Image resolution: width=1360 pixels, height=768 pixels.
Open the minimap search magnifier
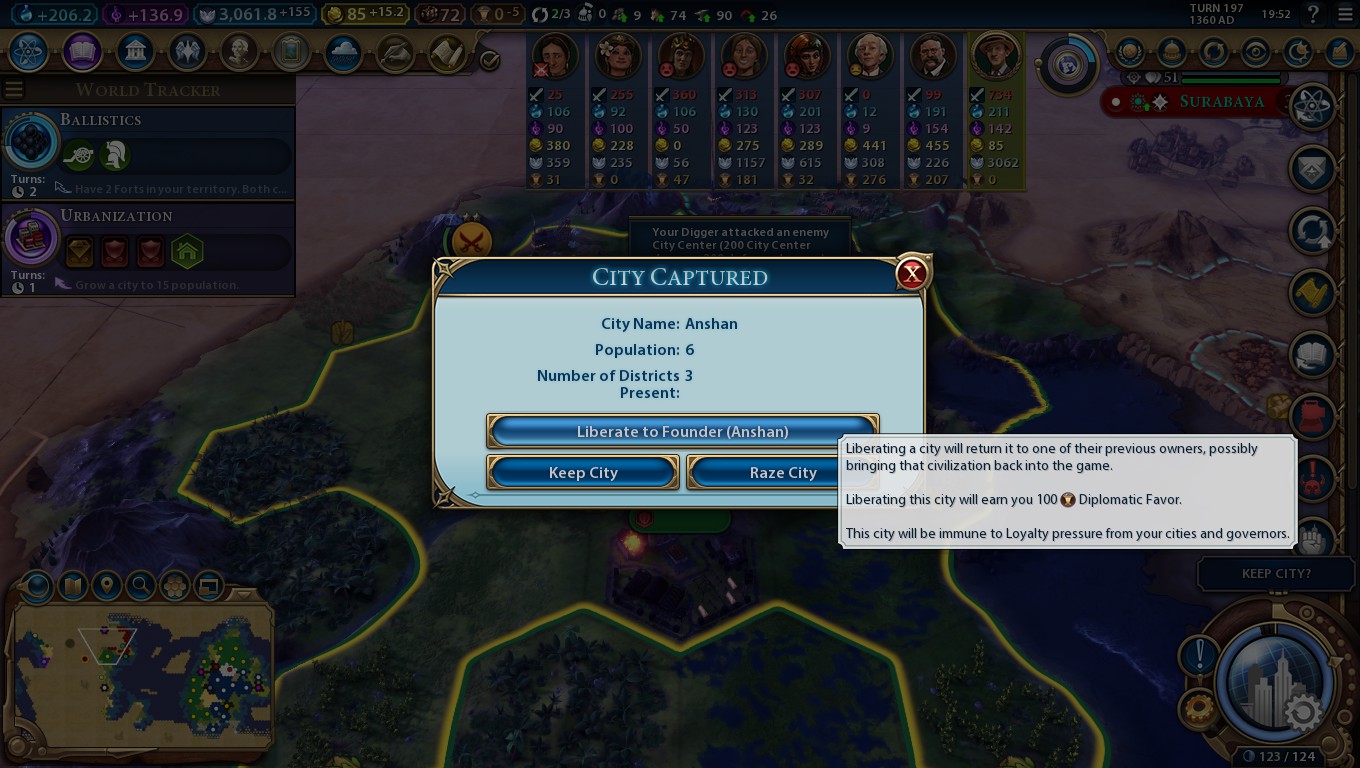(140, 585)
